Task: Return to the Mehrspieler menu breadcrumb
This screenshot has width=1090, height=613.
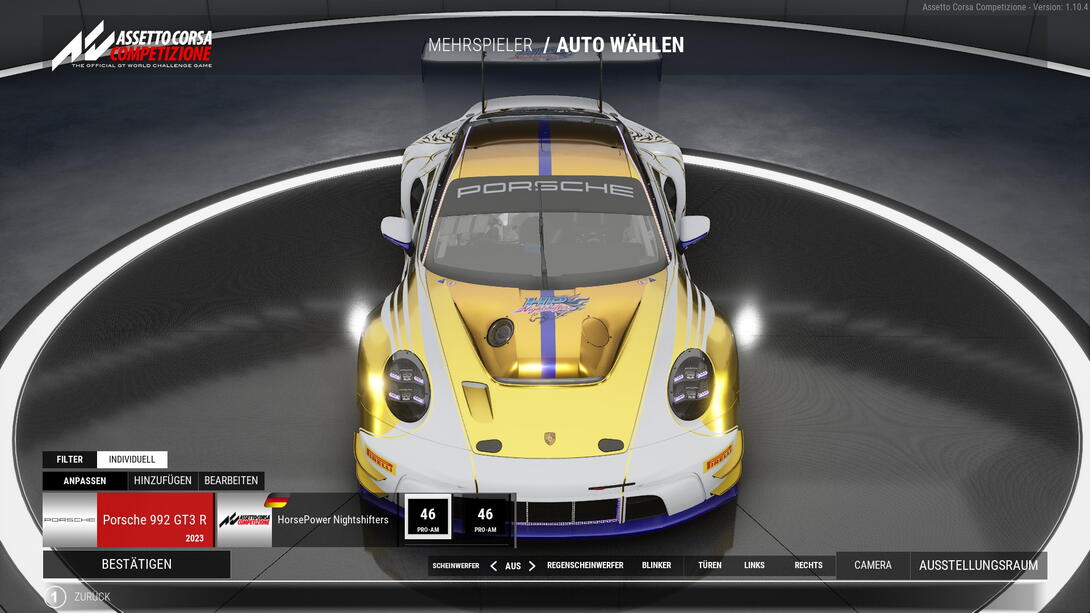Action: 480,45
